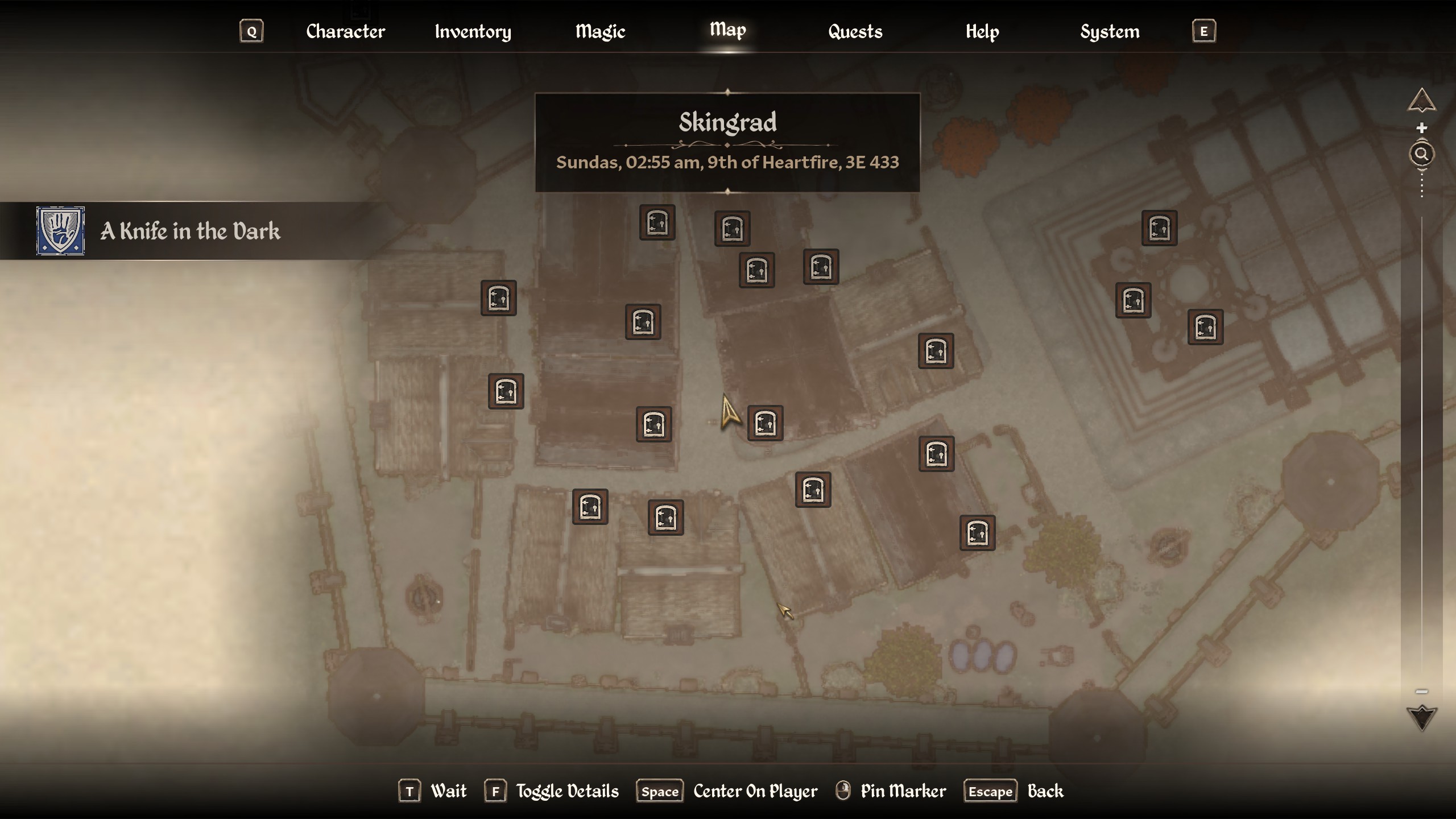Open the System tab
The height and width of the screenshot is (819, 1456).
(x=1110, y=31)
